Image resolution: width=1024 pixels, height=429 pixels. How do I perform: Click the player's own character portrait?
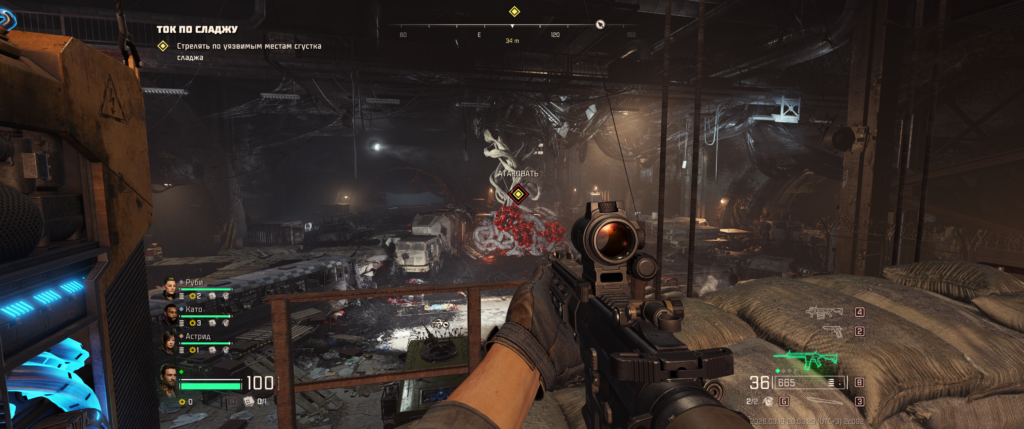170,380
